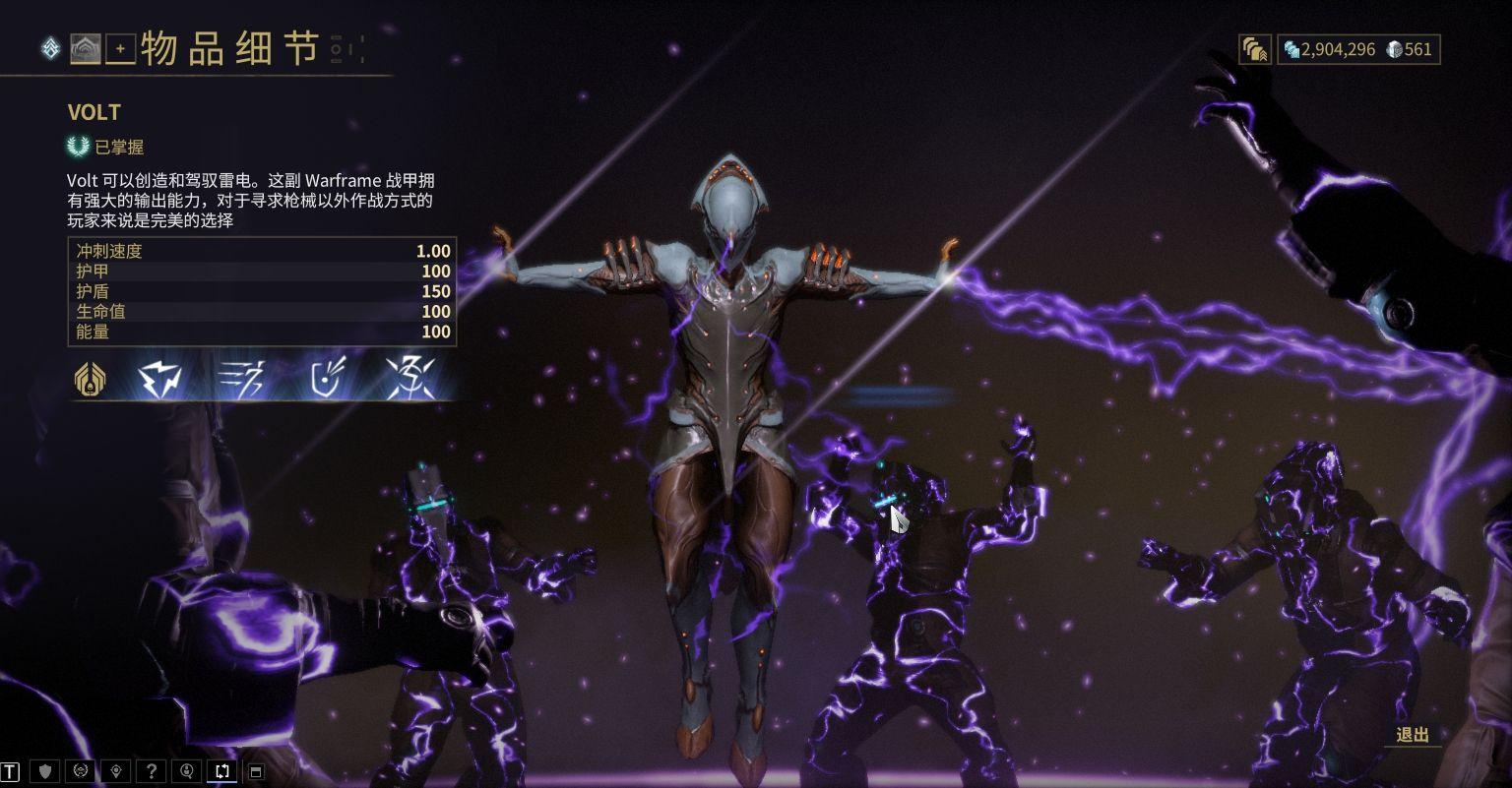Click the Warframe helmet icon in header
This screenshot has width=1512, height=788.
(x=85, y=48)
